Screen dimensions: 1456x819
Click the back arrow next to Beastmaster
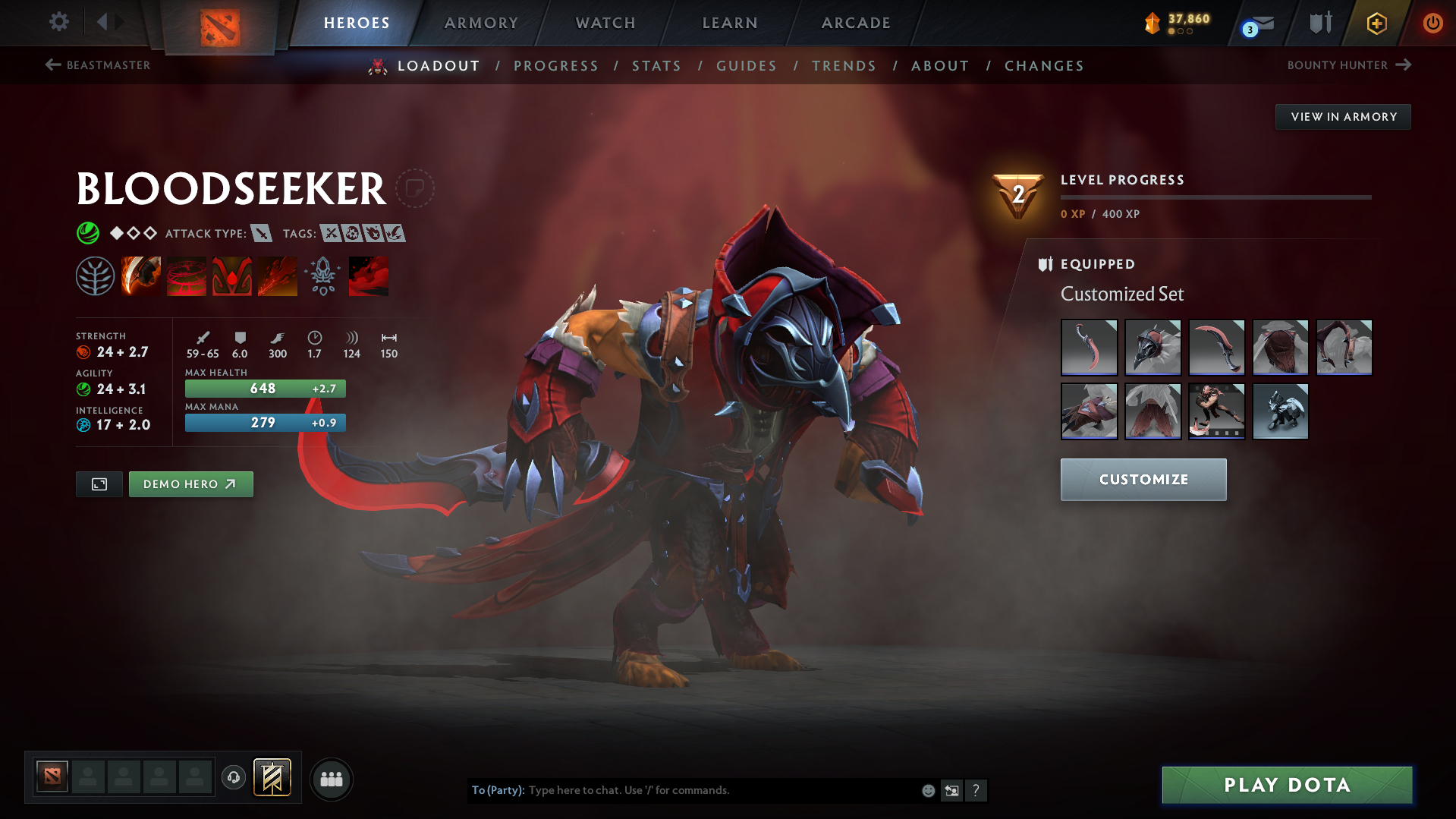(x=52, y=65)
